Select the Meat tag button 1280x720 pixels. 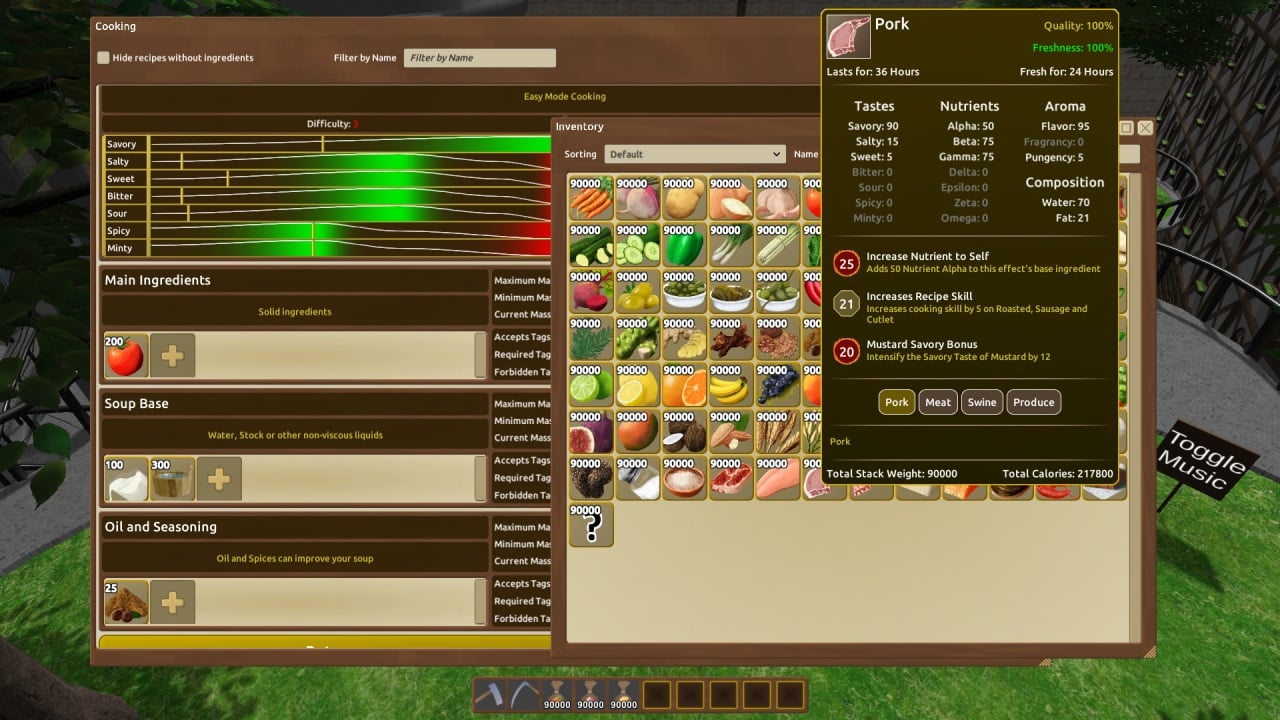[x=938, y=402]
